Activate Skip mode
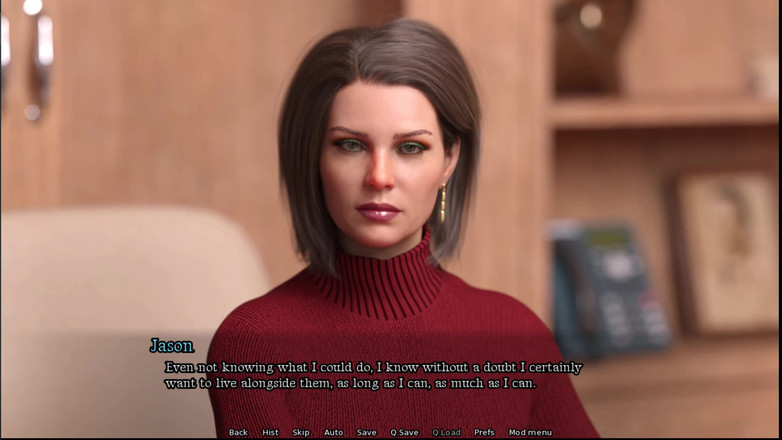 301,432
